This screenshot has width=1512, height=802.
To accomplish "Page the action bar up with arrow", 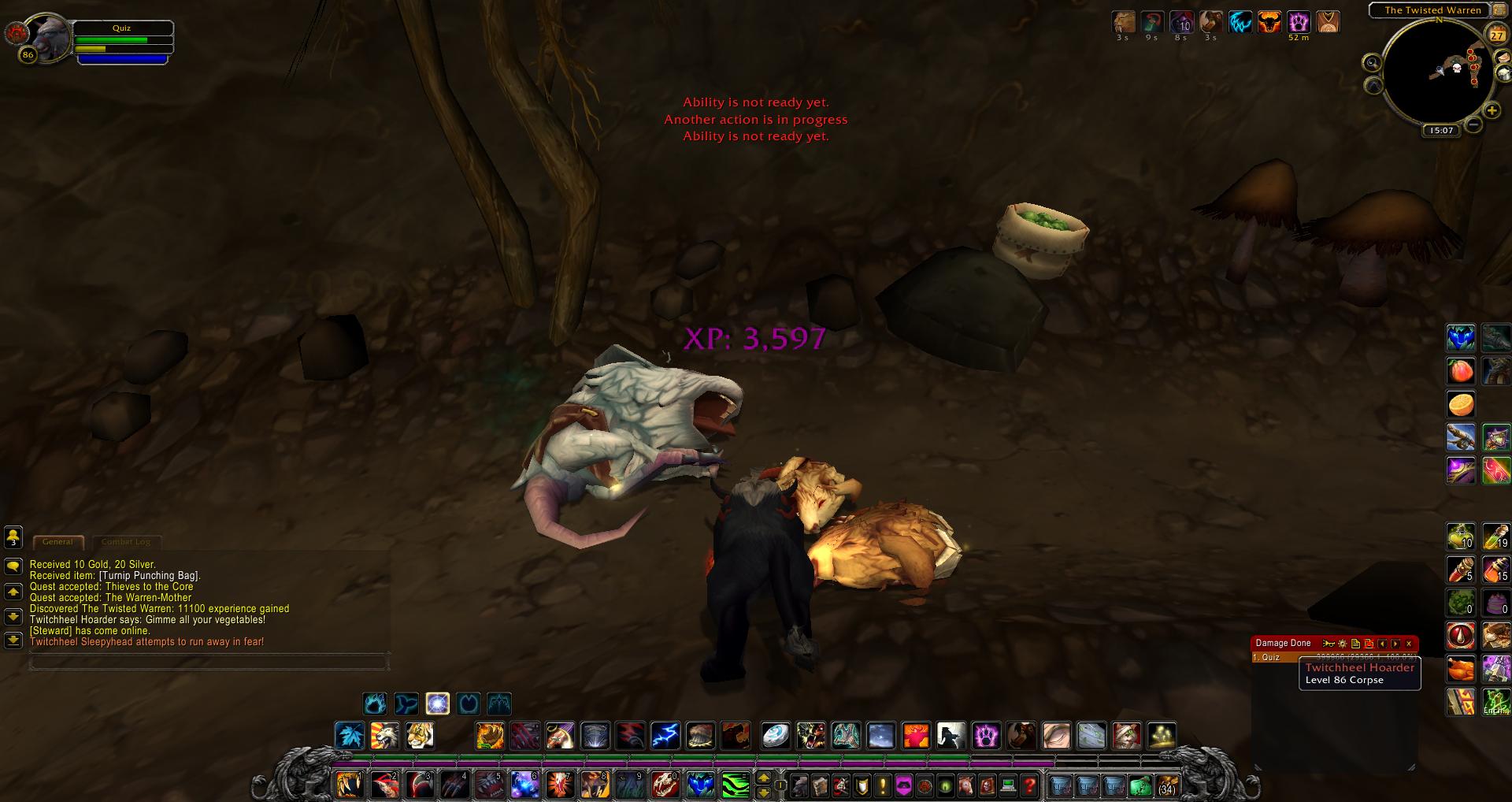I will (763, 778).
